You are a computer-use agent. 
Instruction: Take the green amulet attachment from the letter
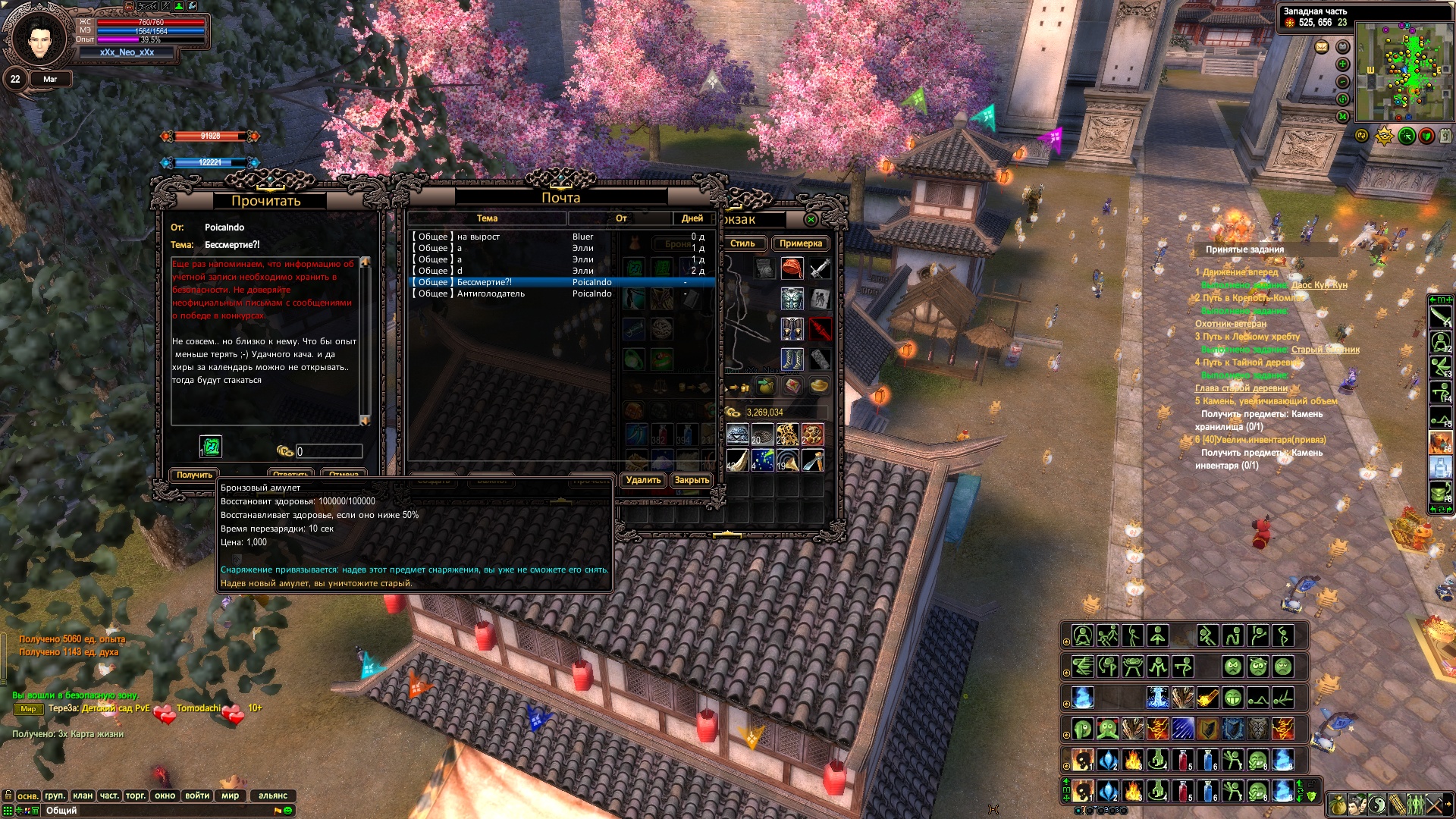tap(211, 447)
